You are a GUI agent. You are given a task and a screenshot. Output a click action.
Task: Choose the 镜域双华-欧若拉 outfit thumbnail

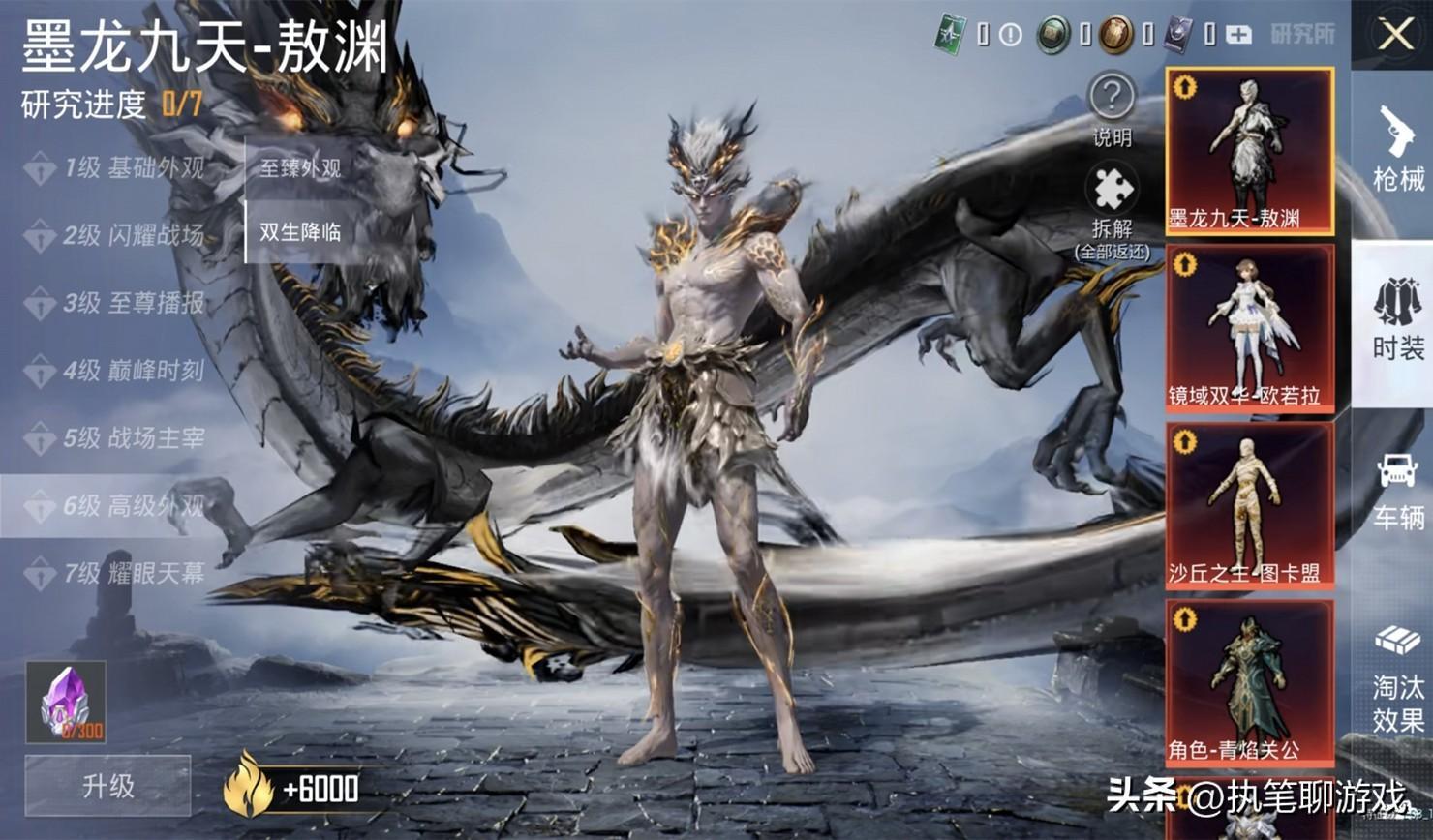(x=1249, y=328)
